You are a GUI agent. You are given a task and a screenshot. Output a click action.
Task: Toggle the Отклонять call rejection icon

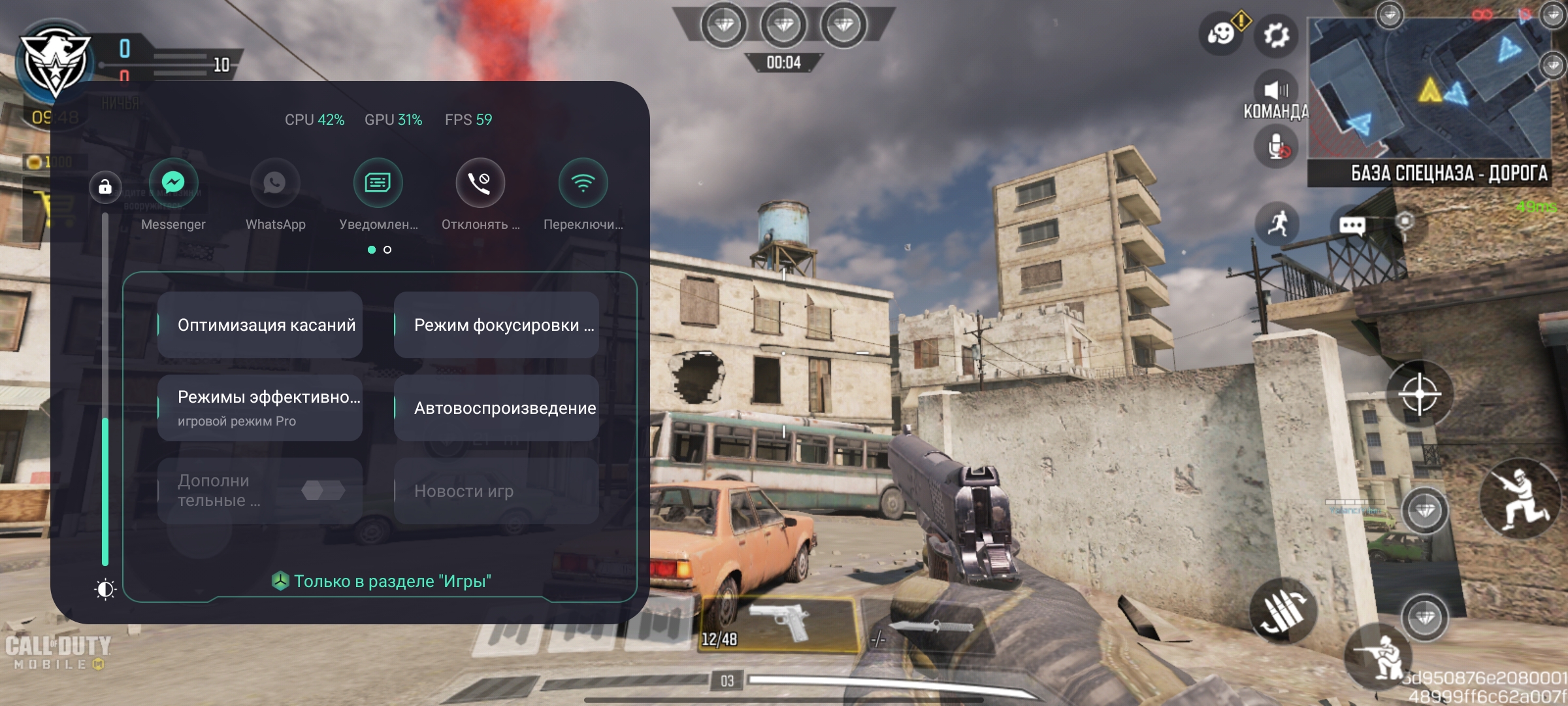coord(480,183)
